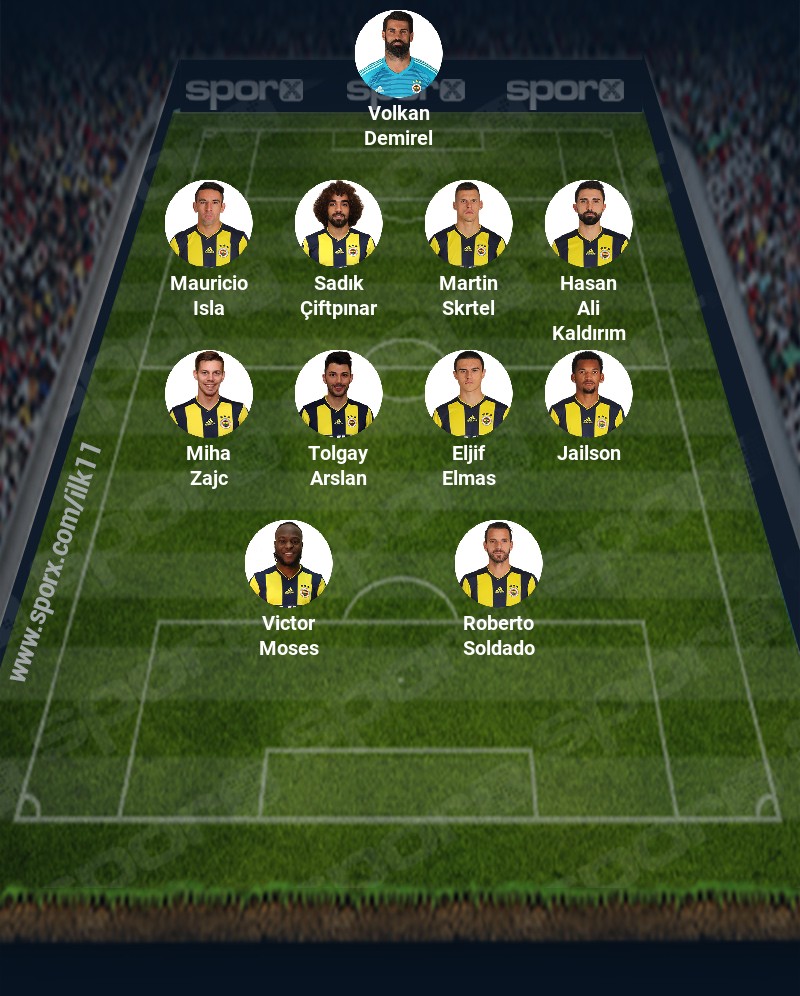
Task: Select forward Roberto Soldado
Action: (498, 564)
